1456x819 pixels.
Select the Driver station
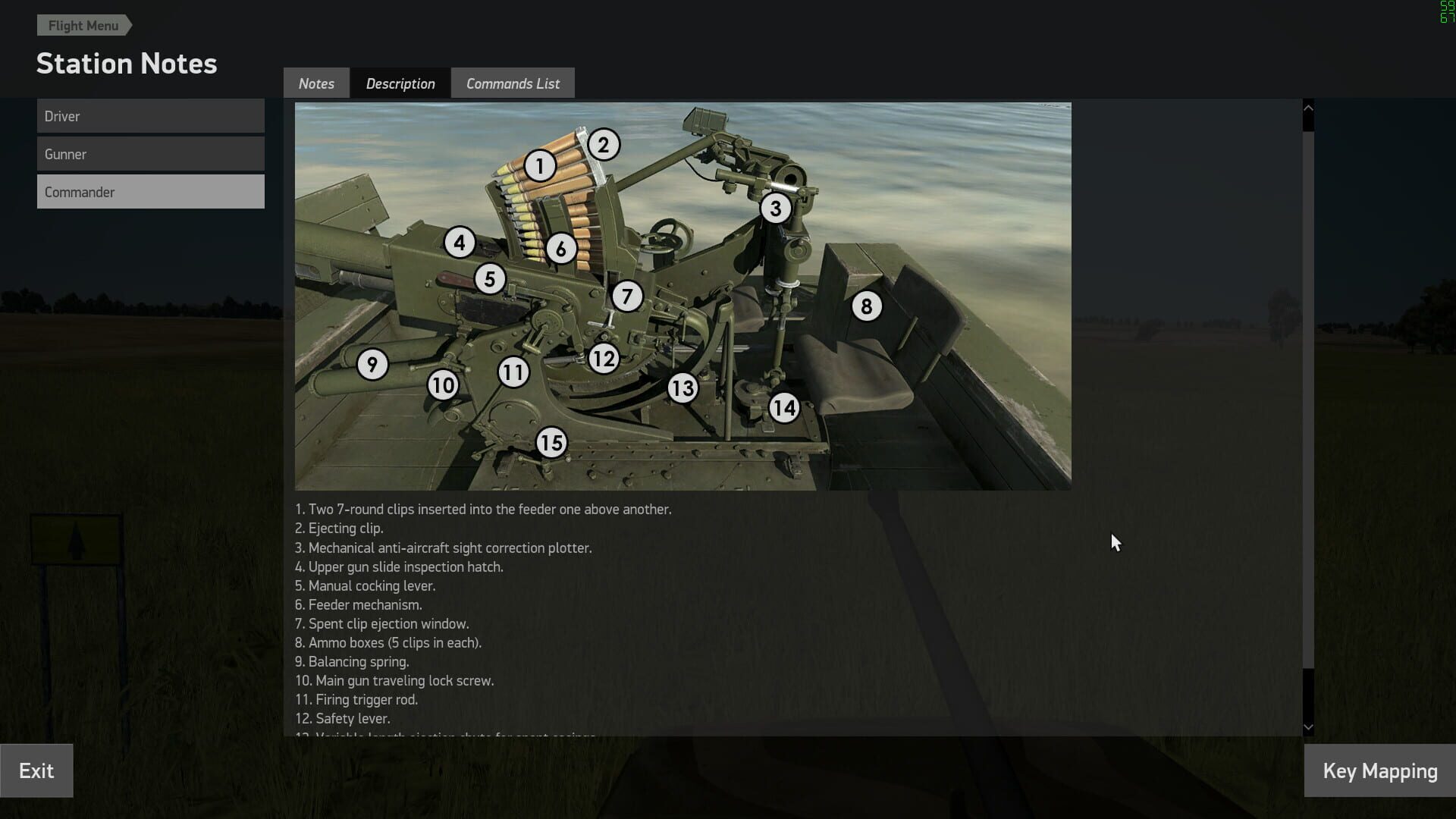pyautogui.click(x=150, y=115)
